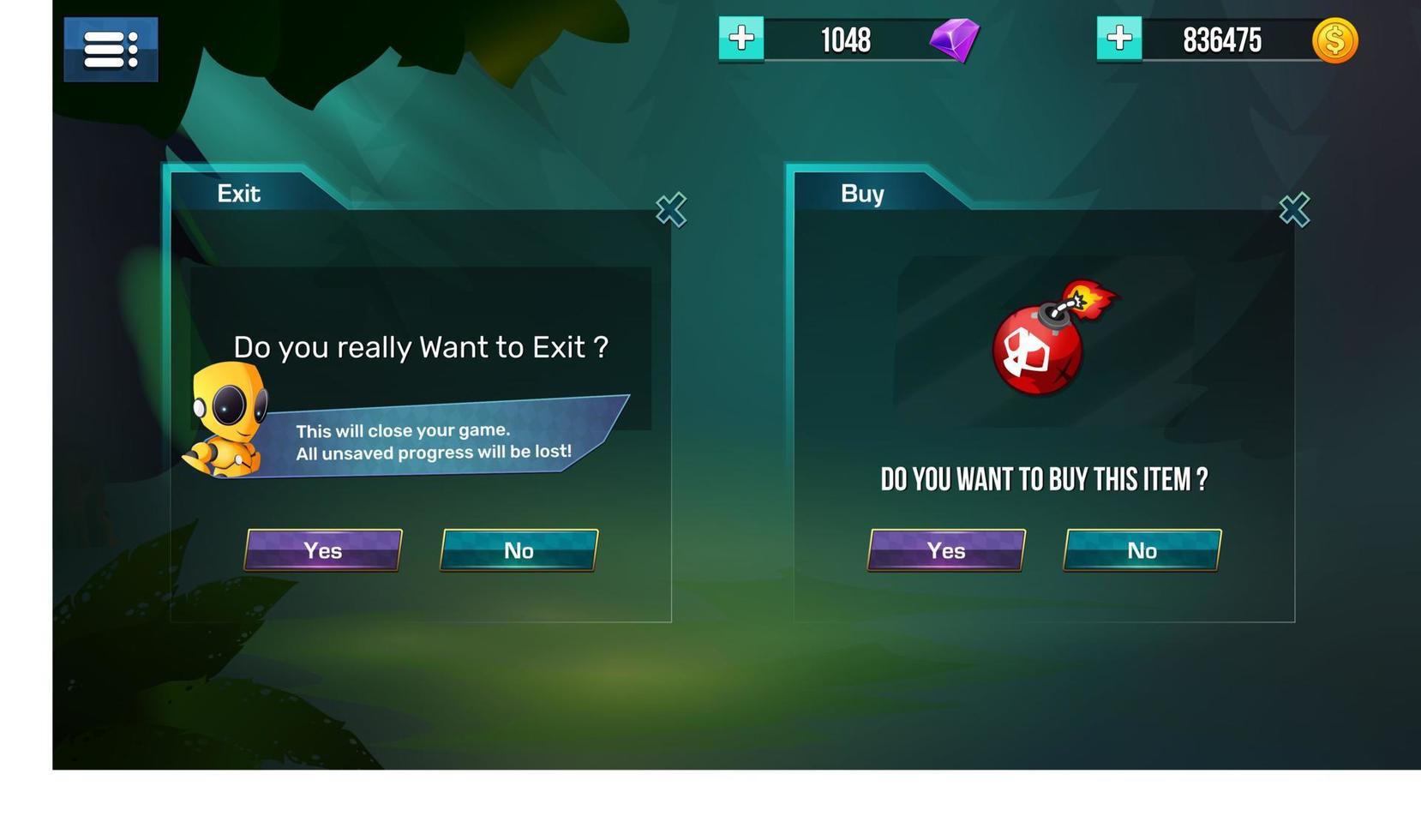The height and width of the screenshot is (840, 1421).
Task: Click the gem count showing 1048
Action: [845, 39]
